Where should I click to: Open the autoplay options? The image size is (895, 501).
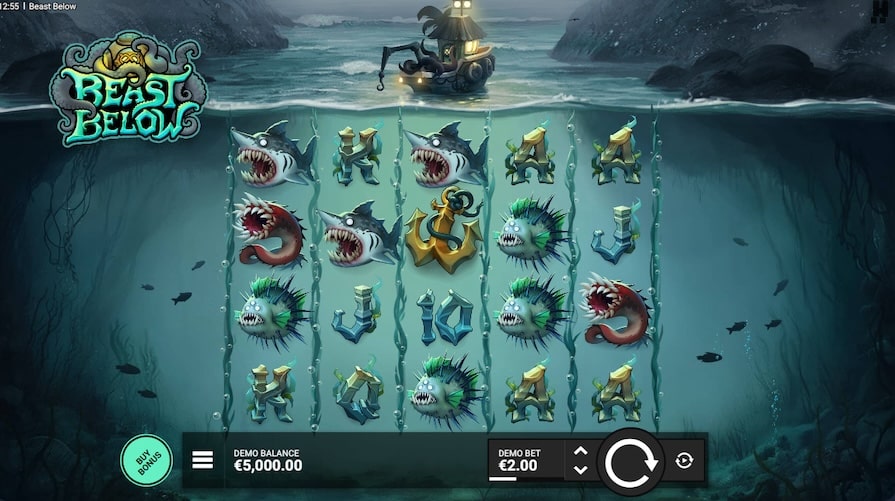(684, 460)
